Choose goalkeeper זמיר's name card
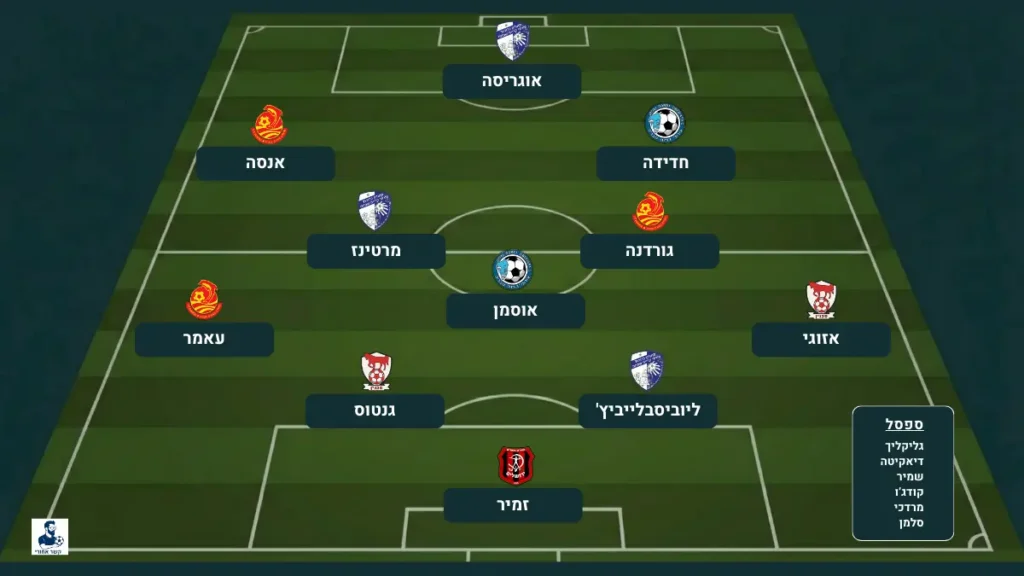 click(513, 505)
